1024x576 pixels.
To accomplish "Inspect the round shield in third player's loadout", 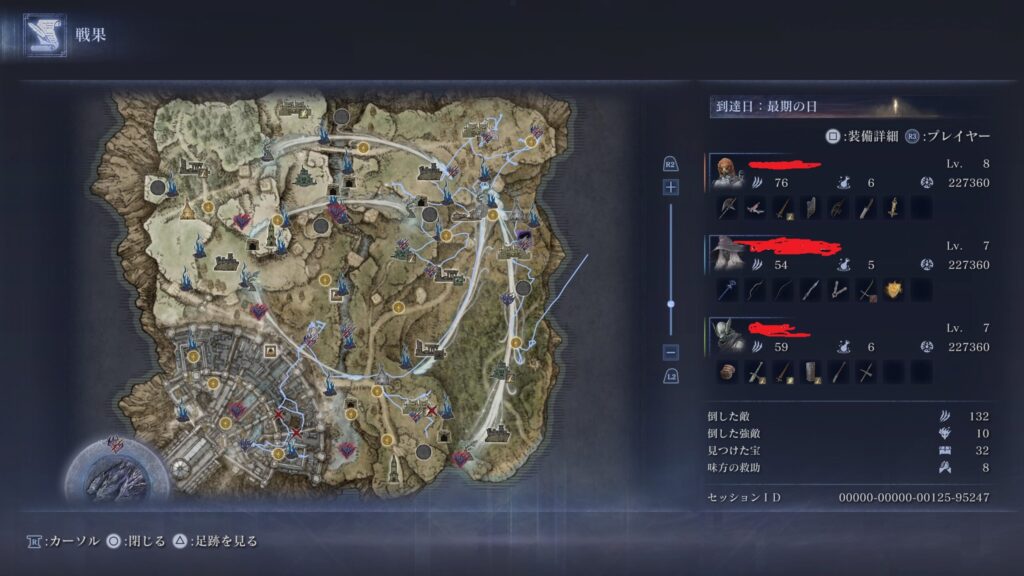I will [727, 373].
